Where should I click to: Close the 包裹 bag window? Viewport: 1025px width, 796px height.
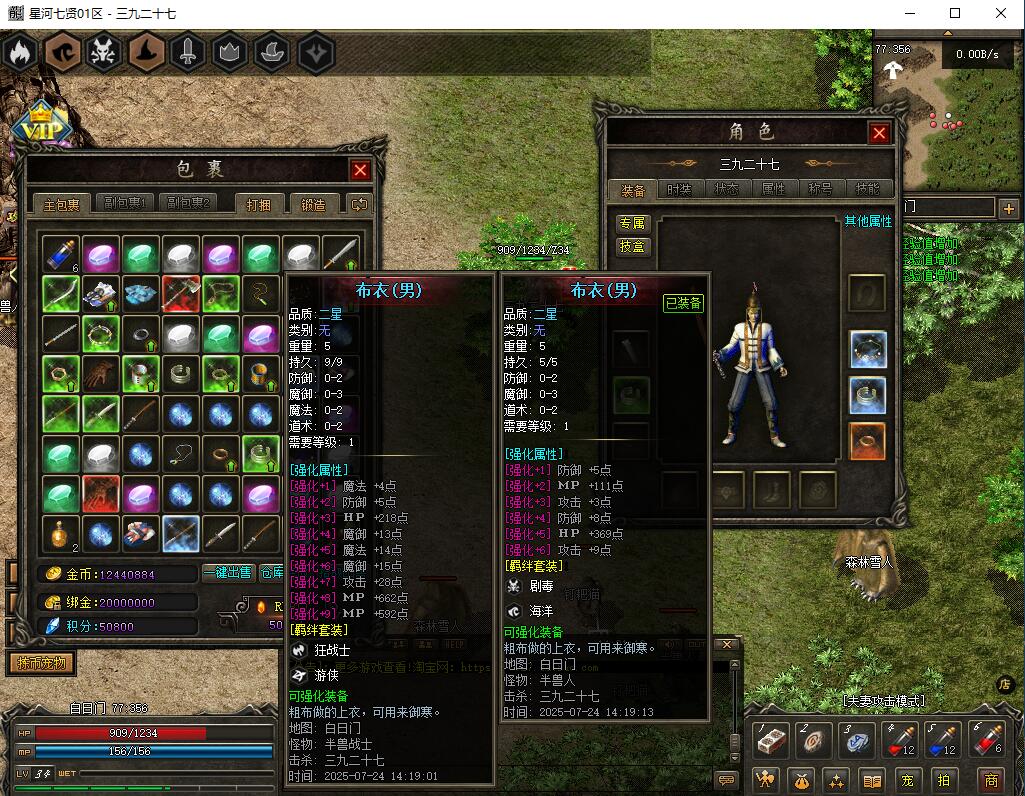[x=360, y=170]
